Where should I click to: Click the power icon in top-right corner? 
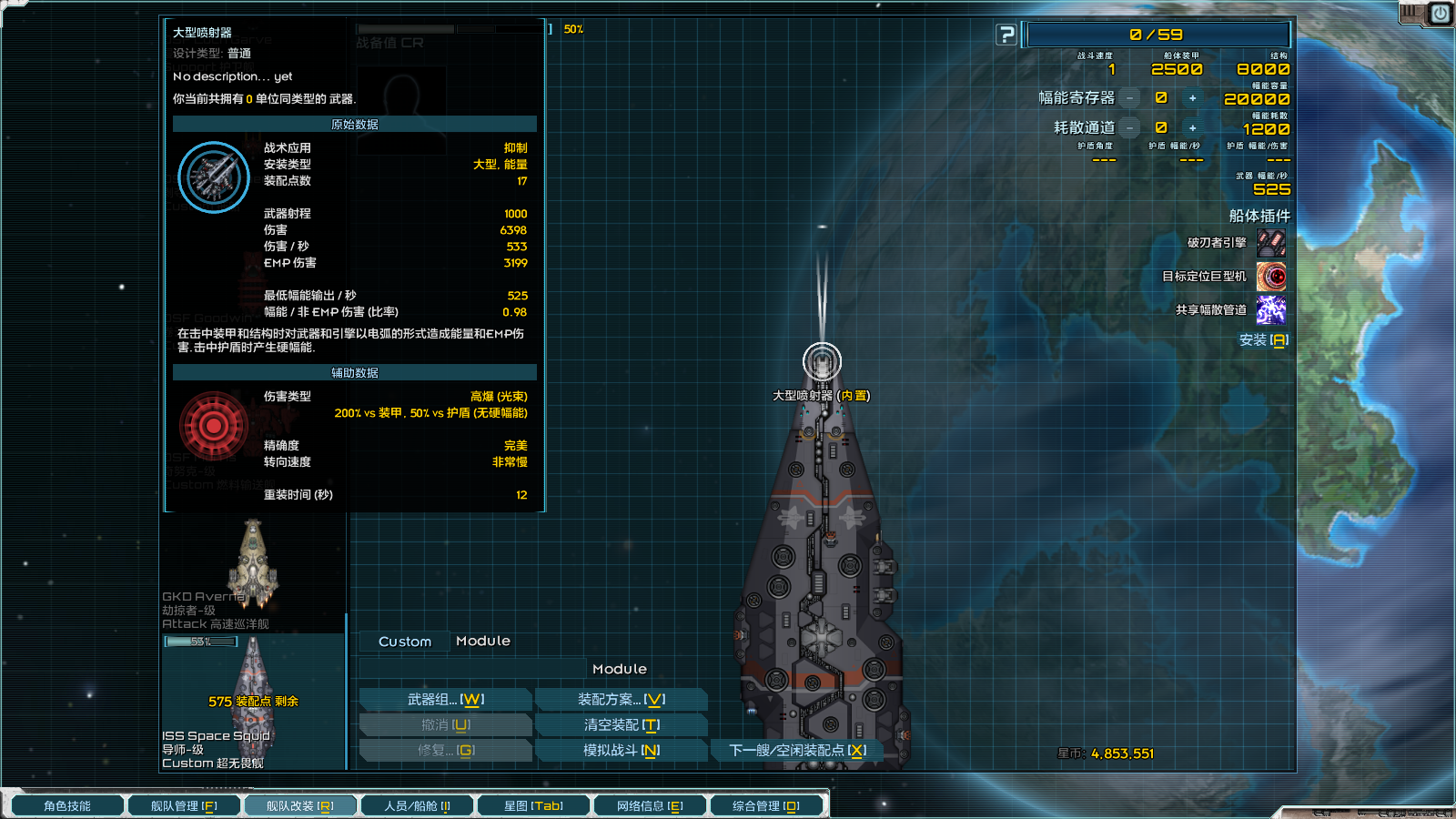1440,14
